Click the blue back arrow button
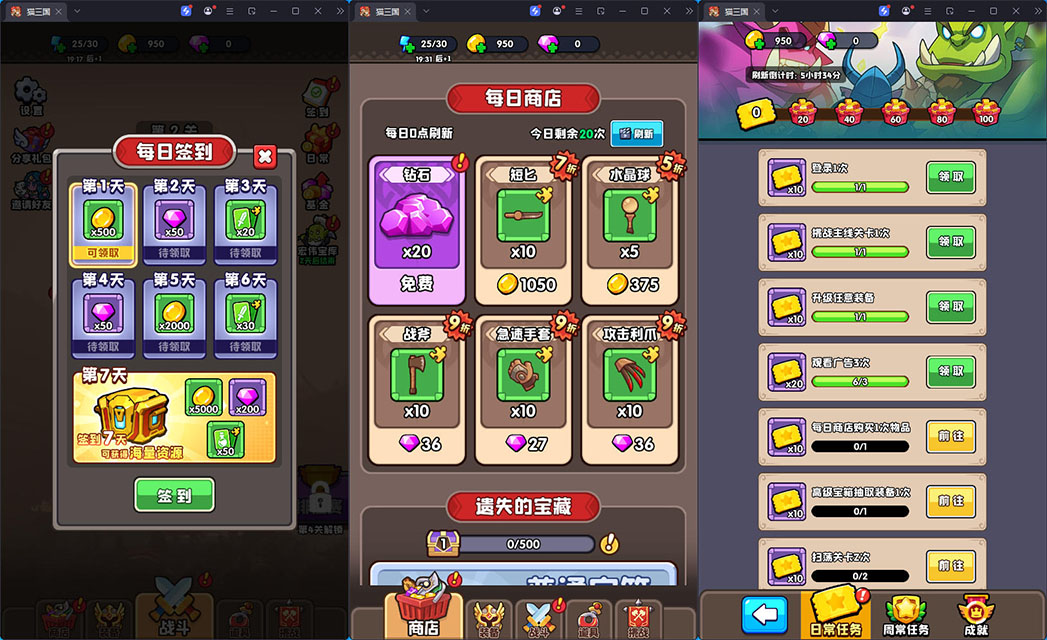 [764, 614]
